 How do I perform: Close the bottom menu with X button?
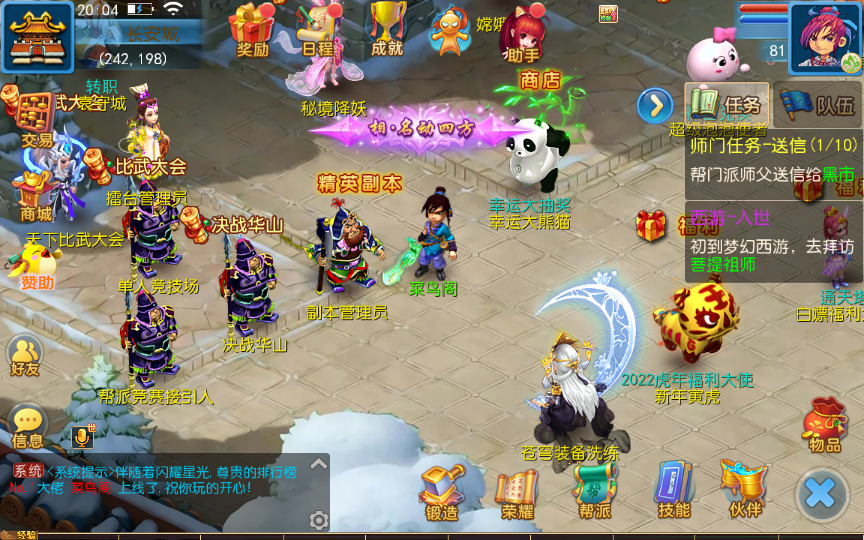pos(821,493)
